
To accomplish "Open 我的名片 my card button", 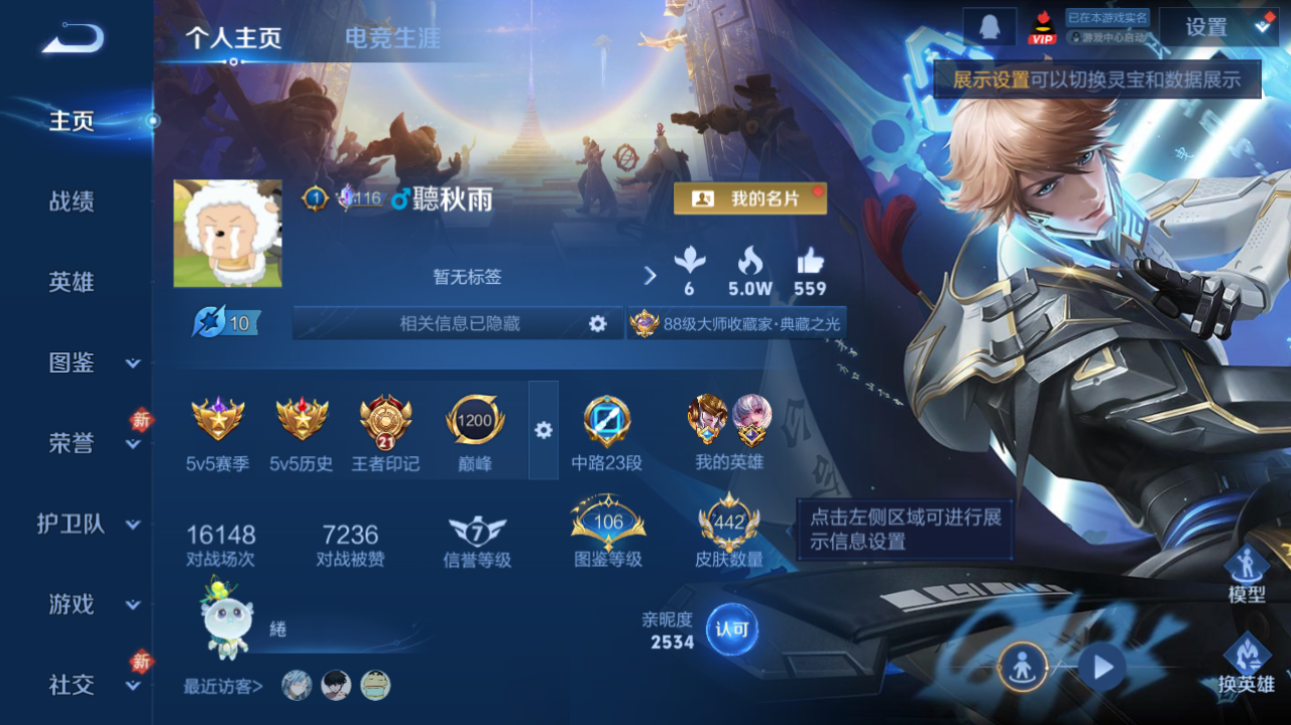I will pos(752,199).
